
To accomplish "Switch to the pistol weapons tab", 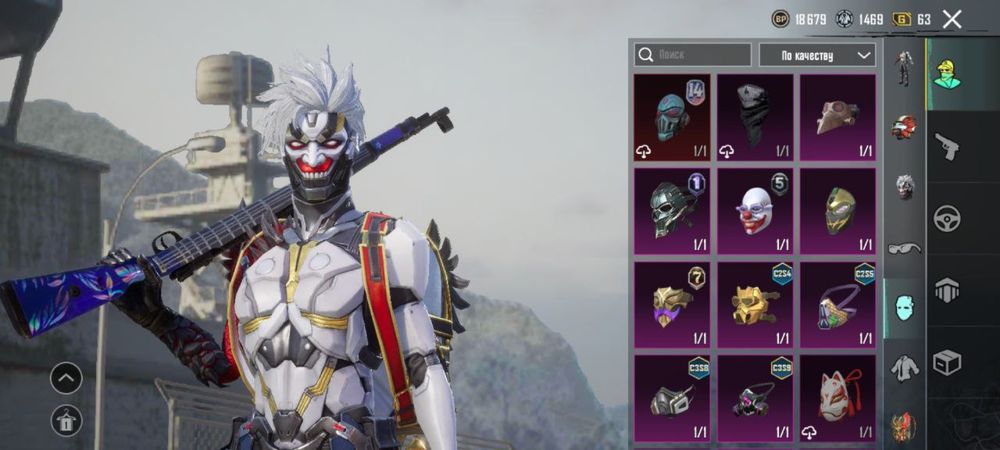I will coord(946,146).
